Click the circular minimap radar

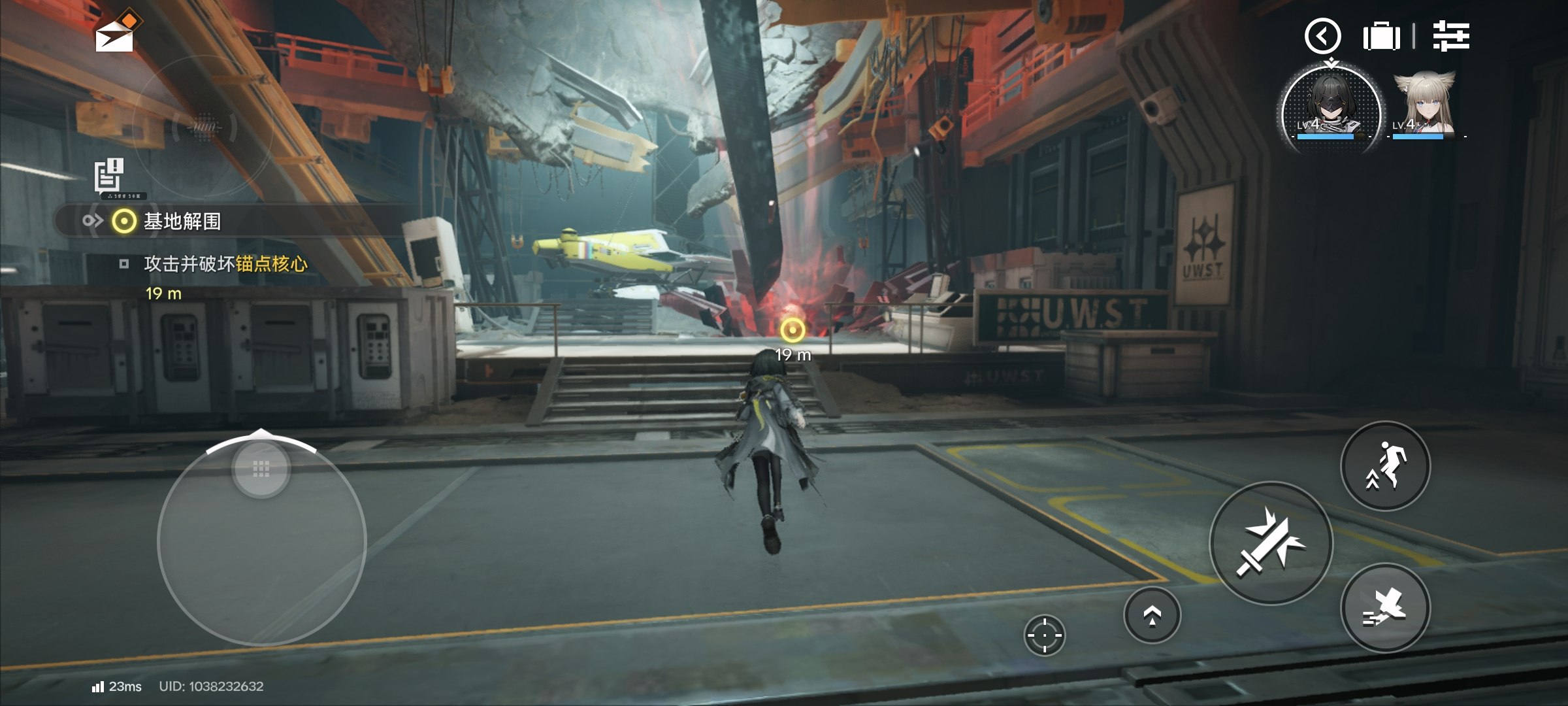click(203, 127)
